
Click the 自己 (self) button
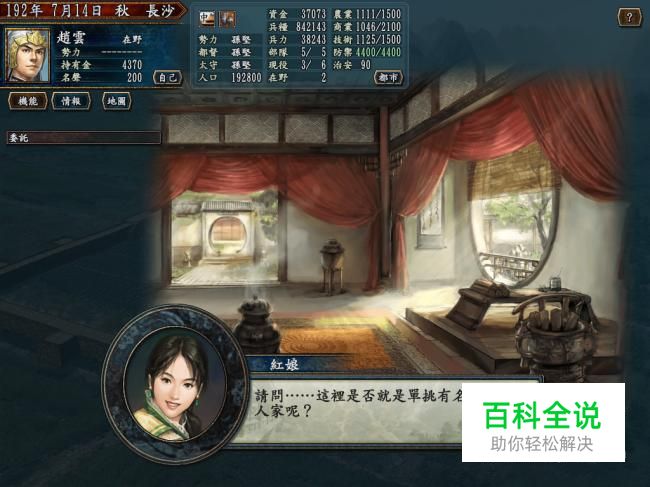pyautogui.click(x=168, y=77)
